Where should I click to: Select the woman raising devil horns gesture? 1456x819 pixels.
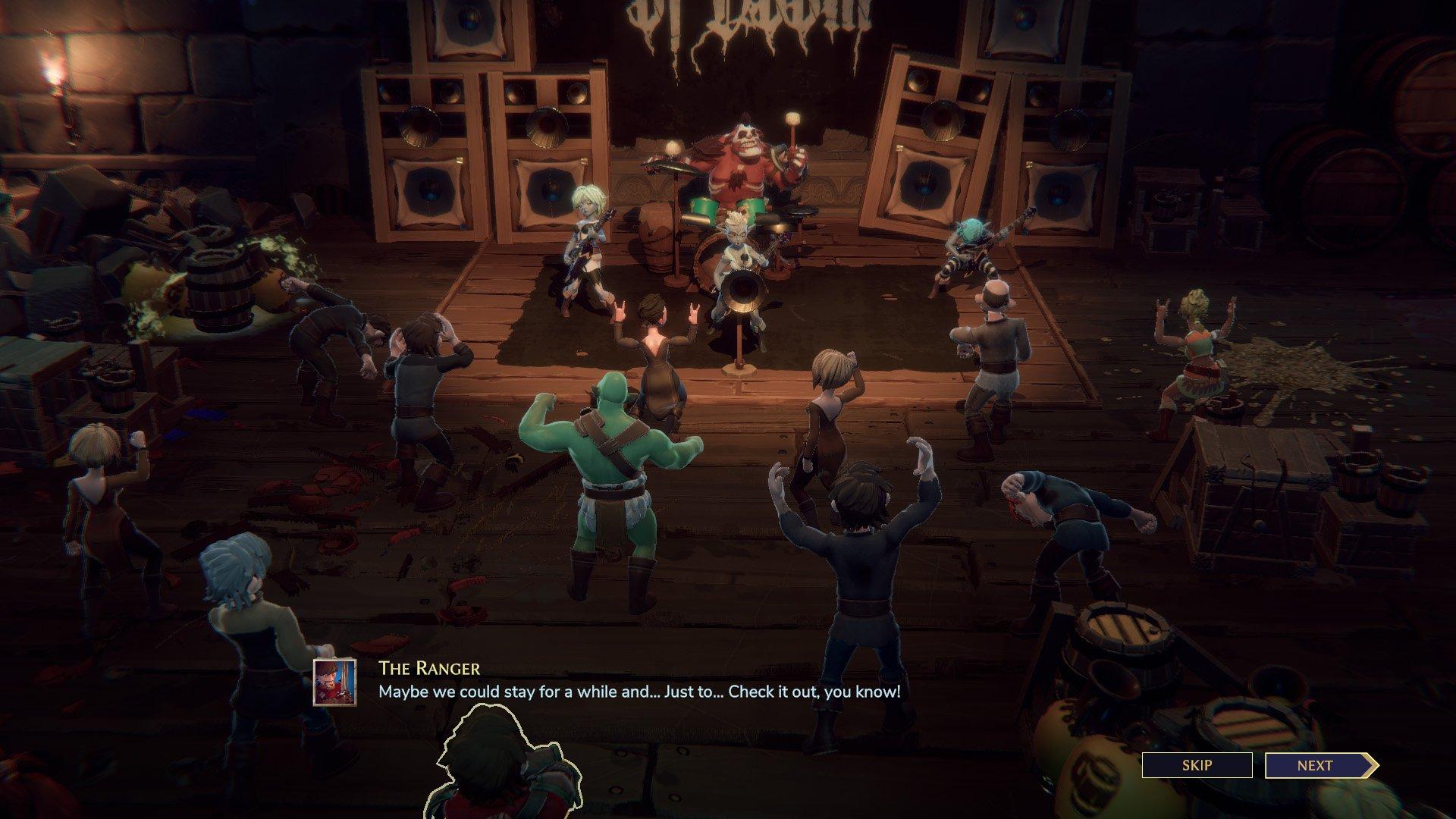pyautogui.click(x=656, y=349)
